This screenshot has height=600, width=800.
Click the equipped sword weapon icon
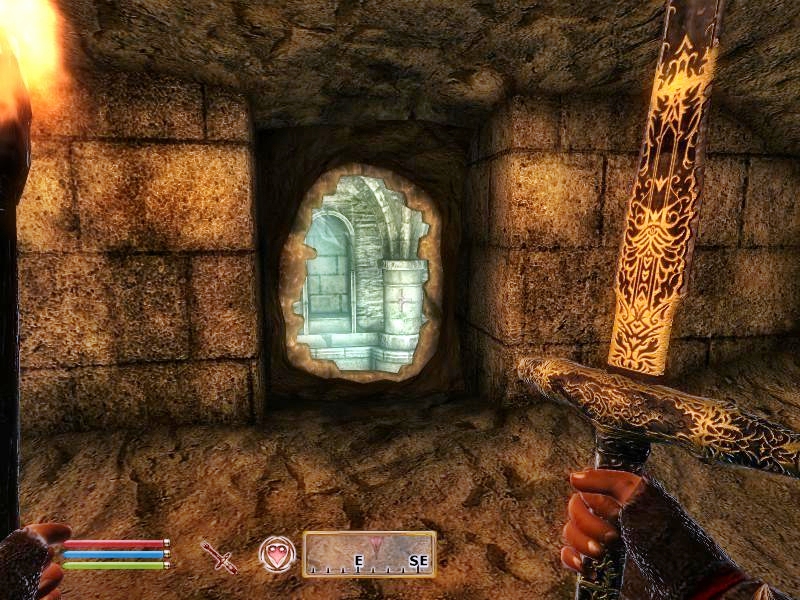(219, 555)
